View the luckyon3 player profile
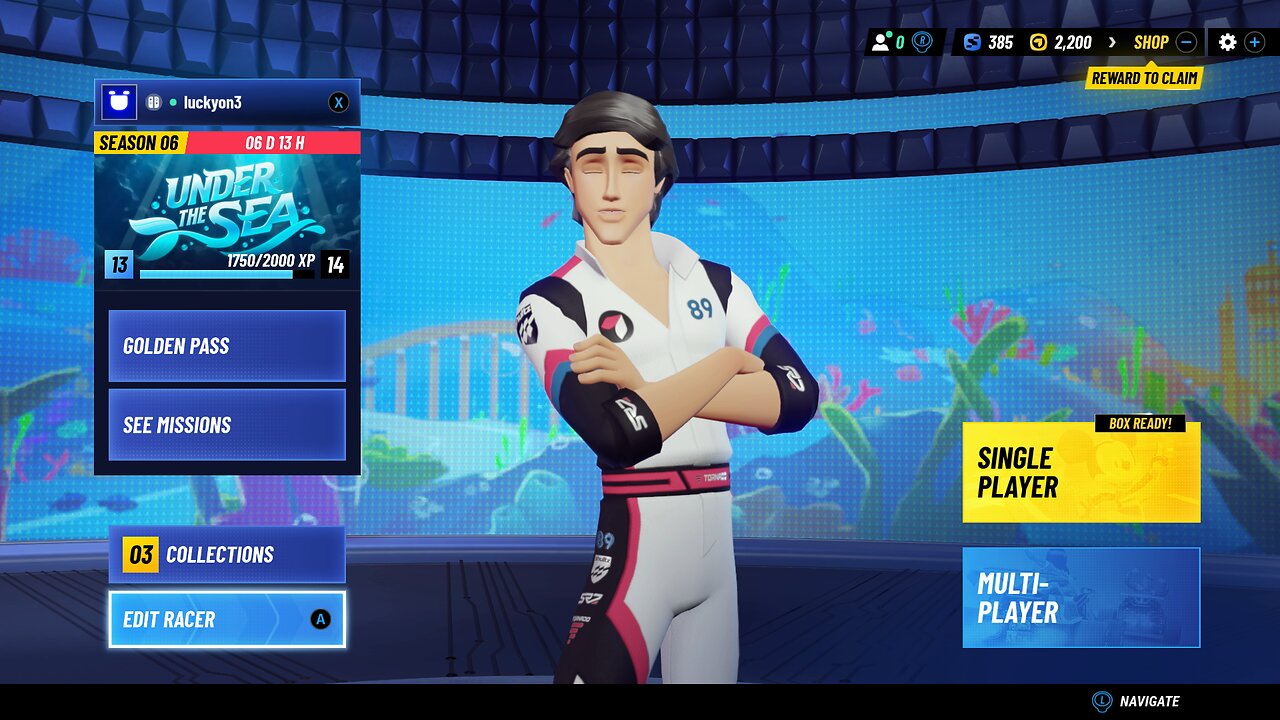The width and height of the screenshot is (1280, 720). point(205,102)
